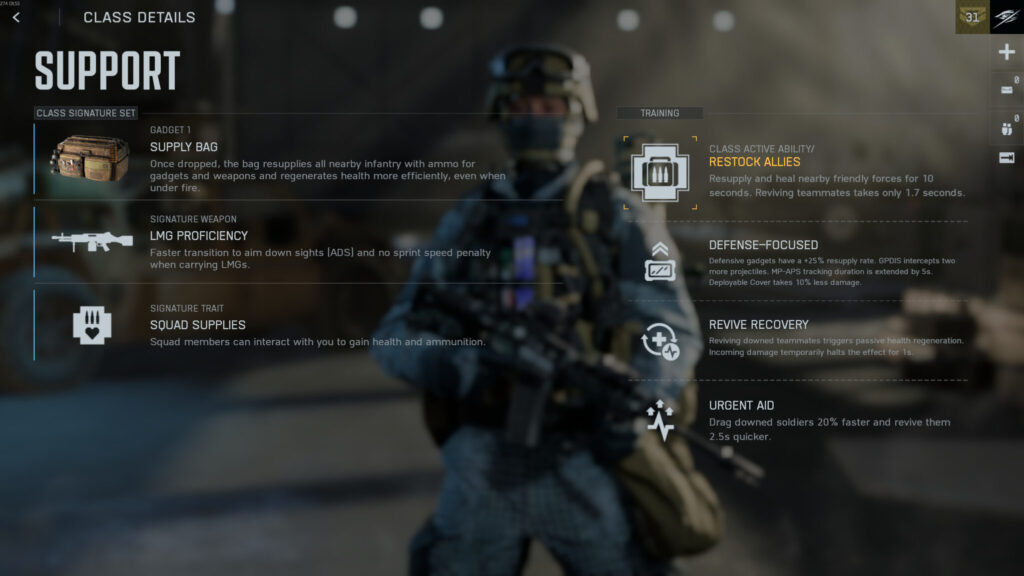
Task: Go back using the top-left arrow
Action: (x=16, y=17)
